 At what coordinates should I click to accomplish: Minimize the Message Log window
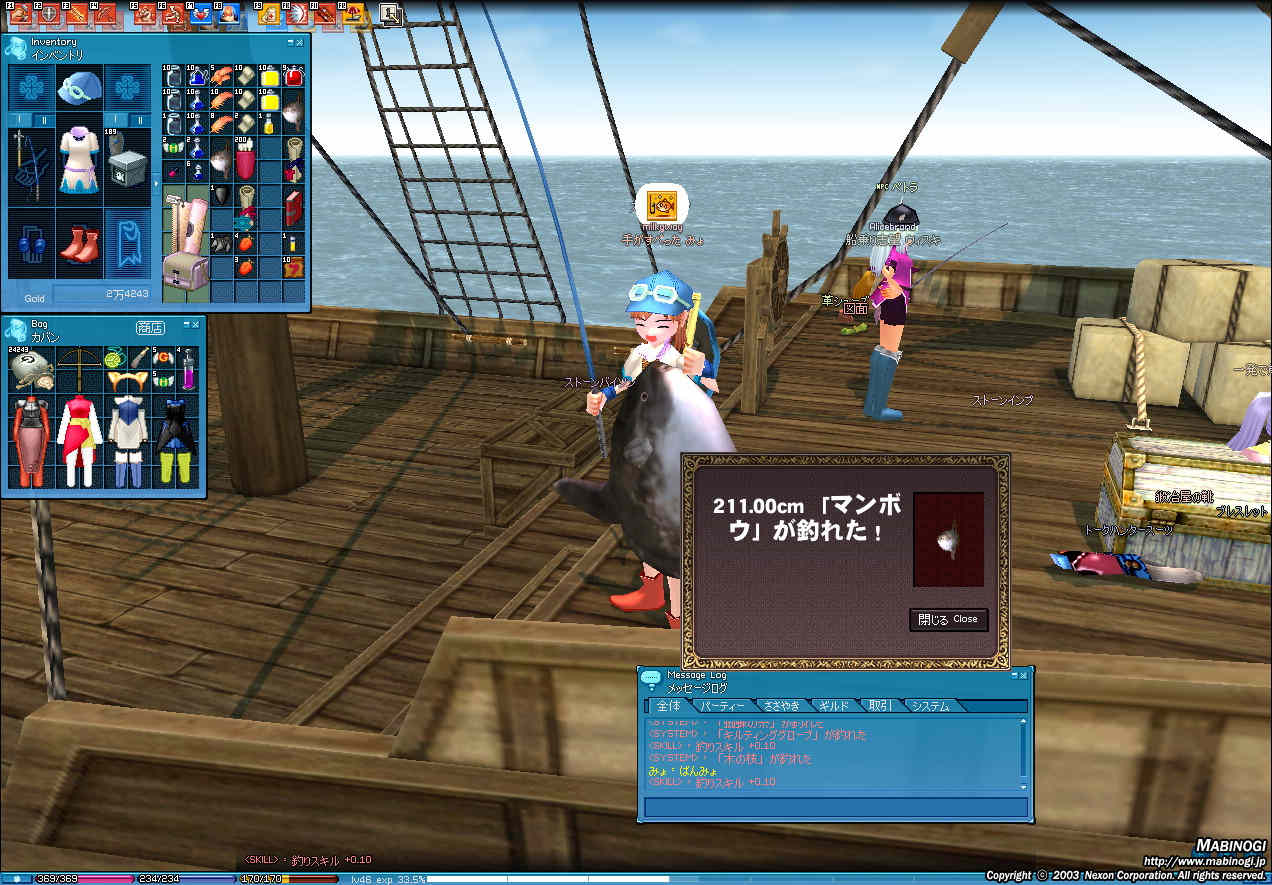click(x=1014, y=676)
